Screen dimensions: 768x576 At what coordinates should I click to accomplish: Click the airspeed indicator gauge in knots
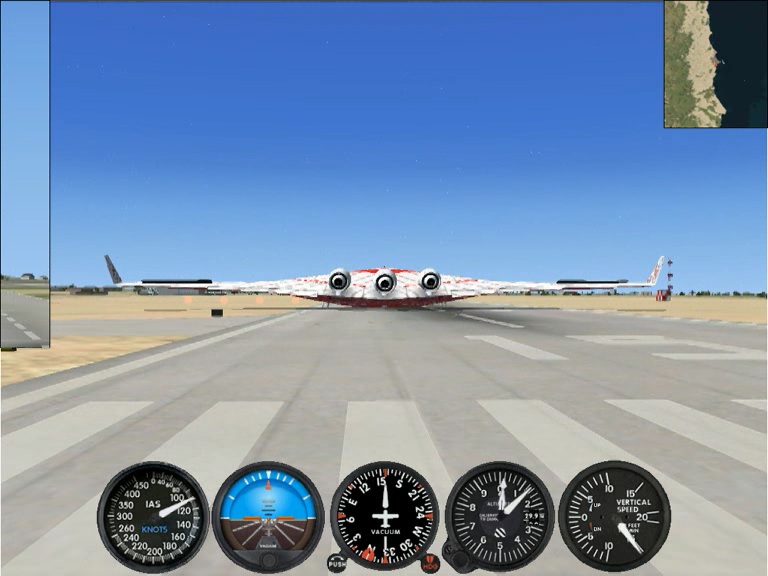pos(153,515)
